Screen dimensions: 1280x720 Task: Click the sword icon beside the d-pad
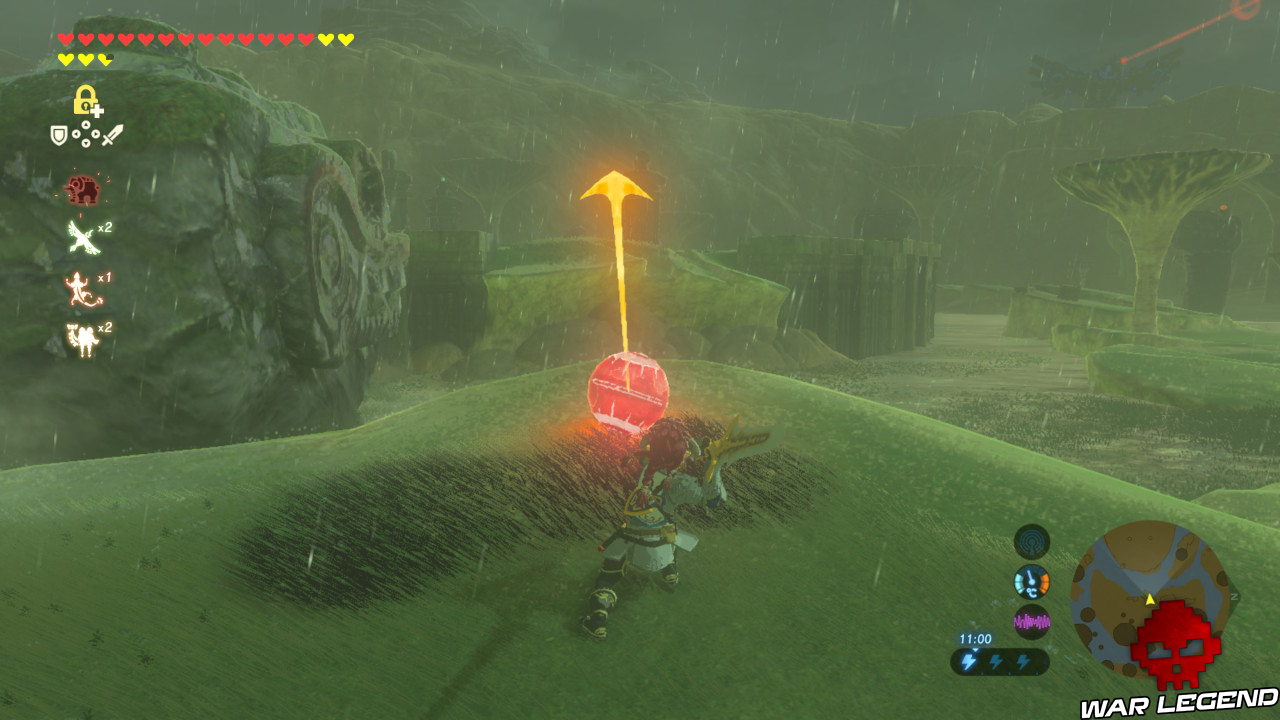pos(115,134)
